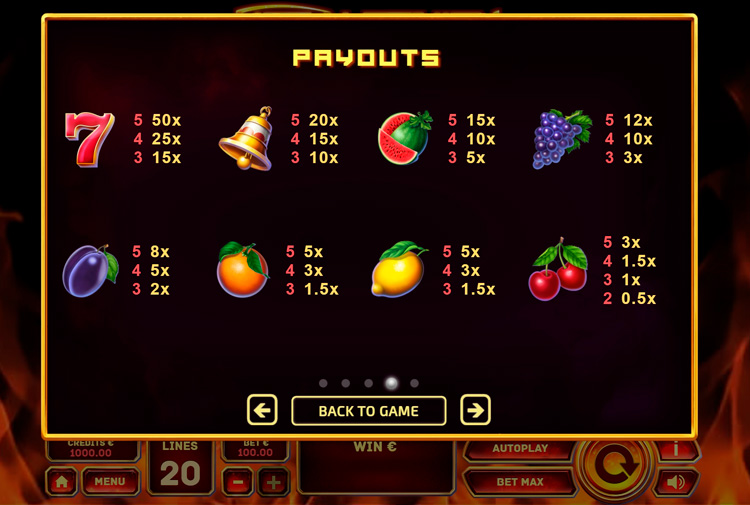Toggle sound with the speaker icon

coord(676,482)
